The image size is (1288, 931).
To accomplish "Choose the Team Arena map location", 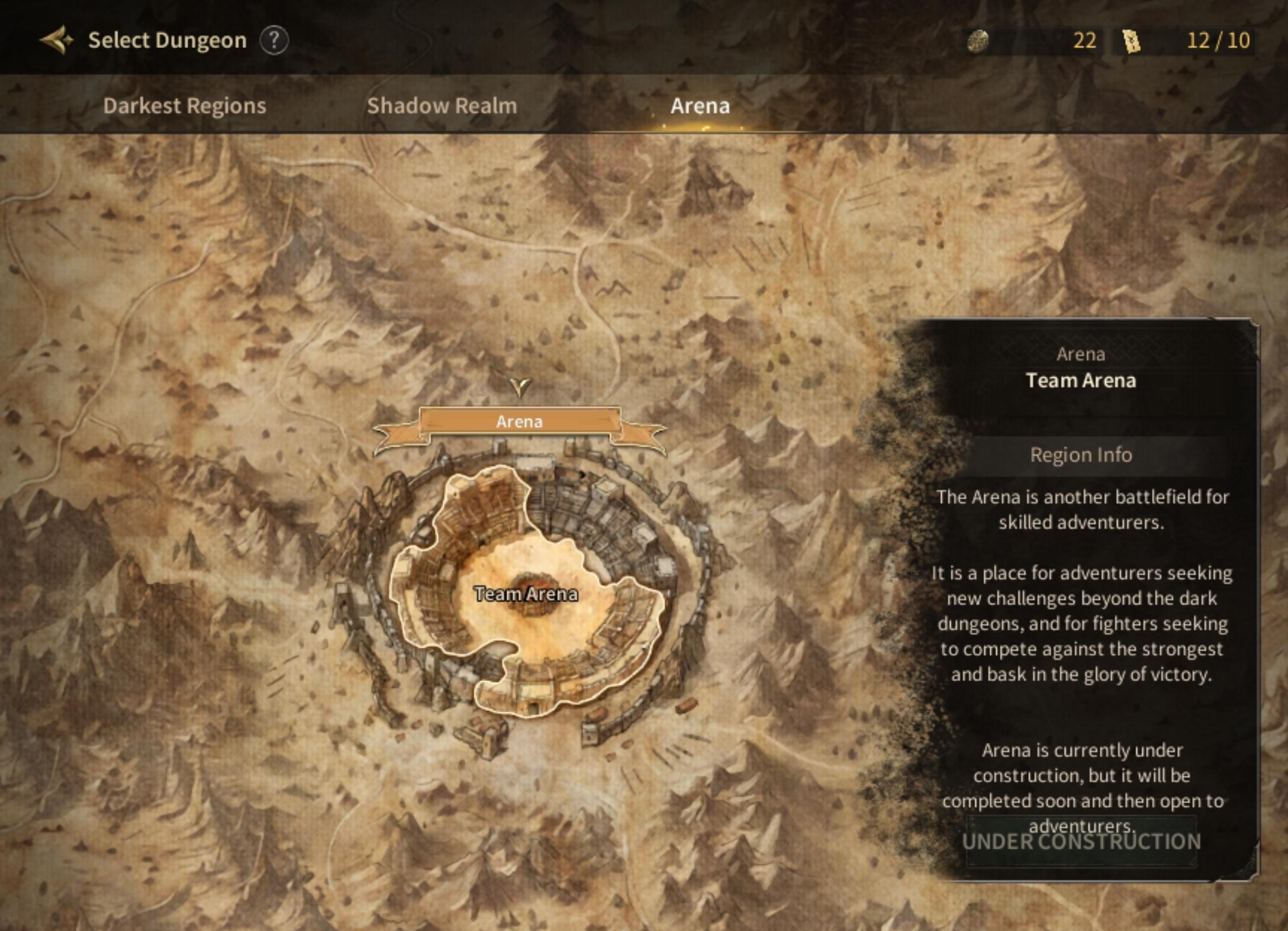I will (526, 594).
